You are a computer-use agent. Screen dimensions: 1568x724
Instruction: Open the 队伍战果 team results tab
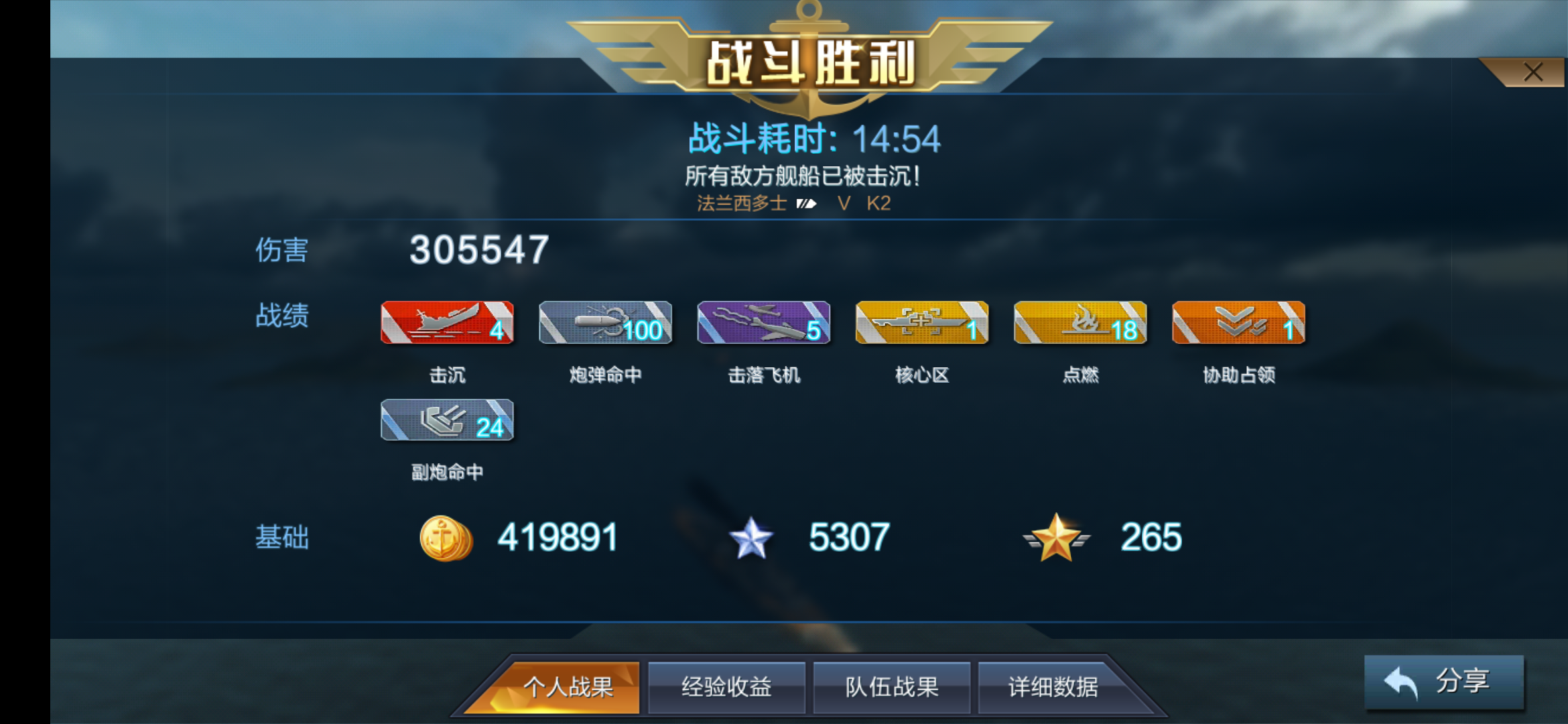[x=891, y=686]
